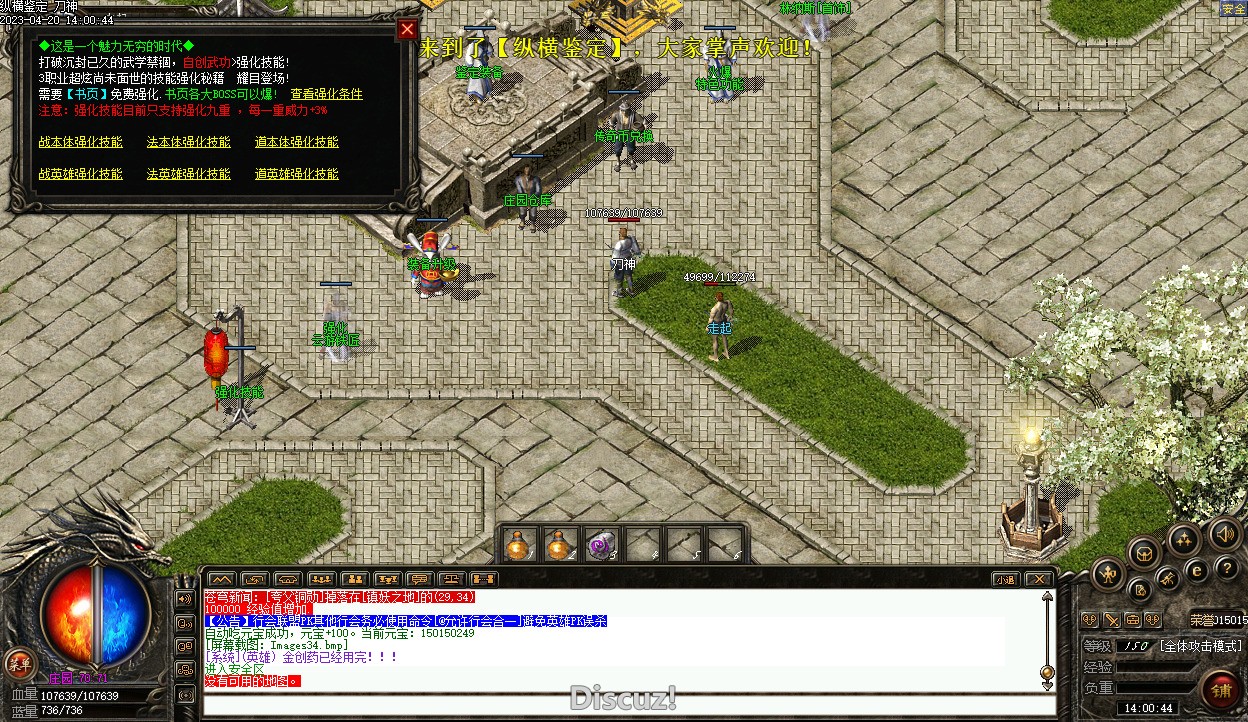Screen dimensions: 1248x722
Task: Choose 道本体强化技能
Action: tap(297, 142)
